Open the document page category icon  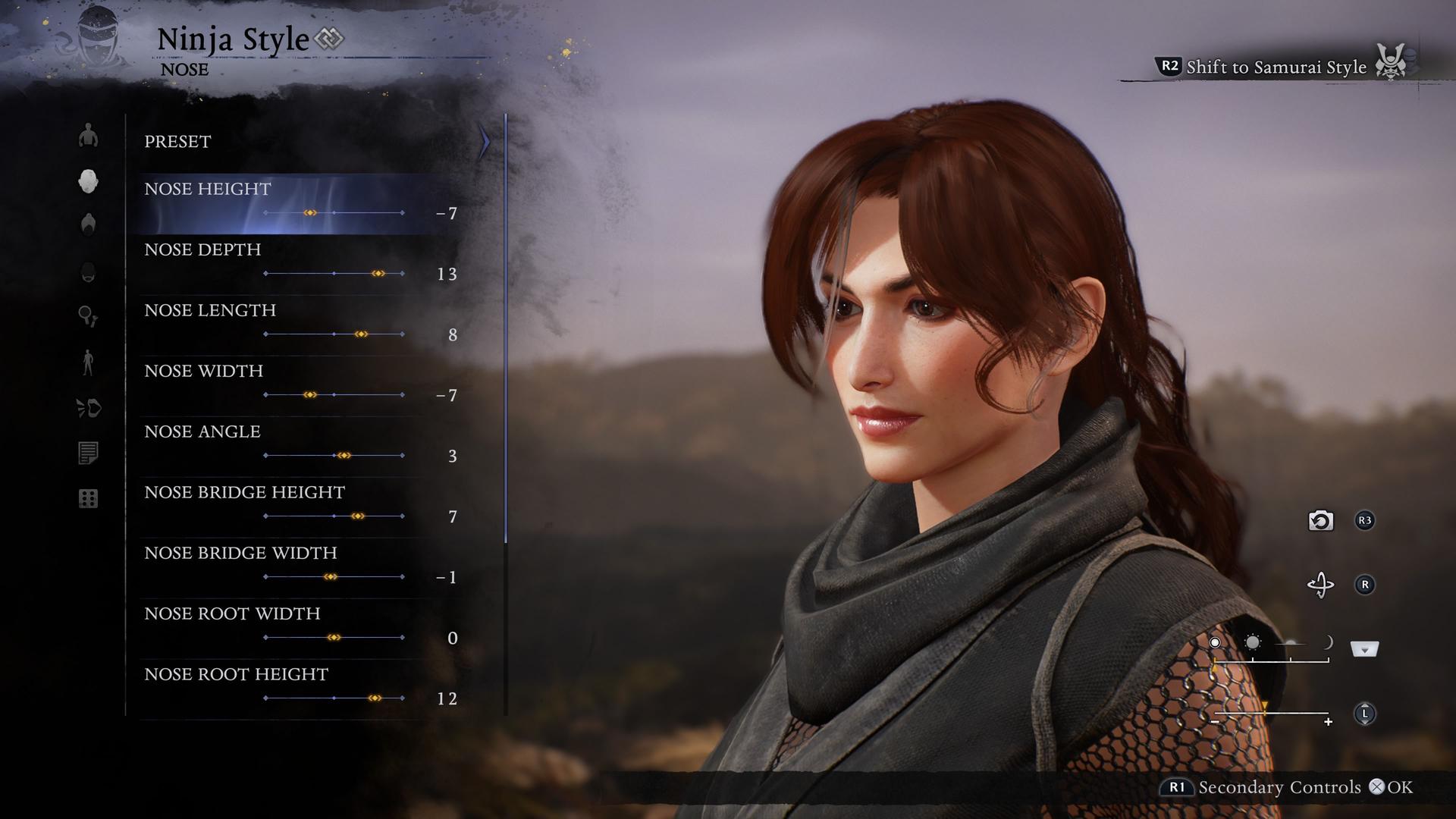coord(89,453)
